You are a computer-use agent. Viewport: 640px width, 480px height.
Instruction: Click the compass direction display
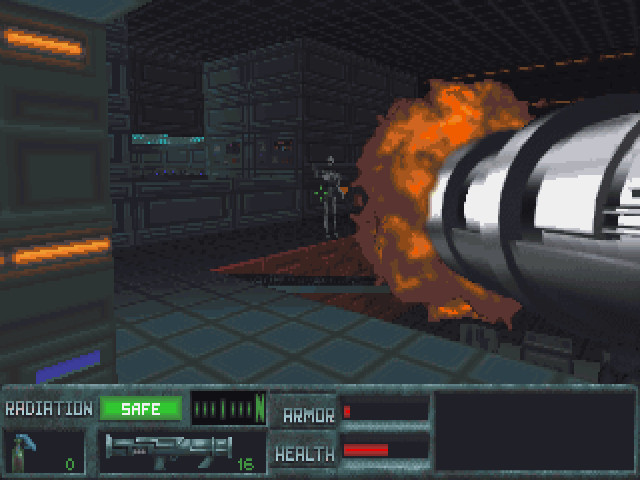pyautogui.click(x=228, y=408)
